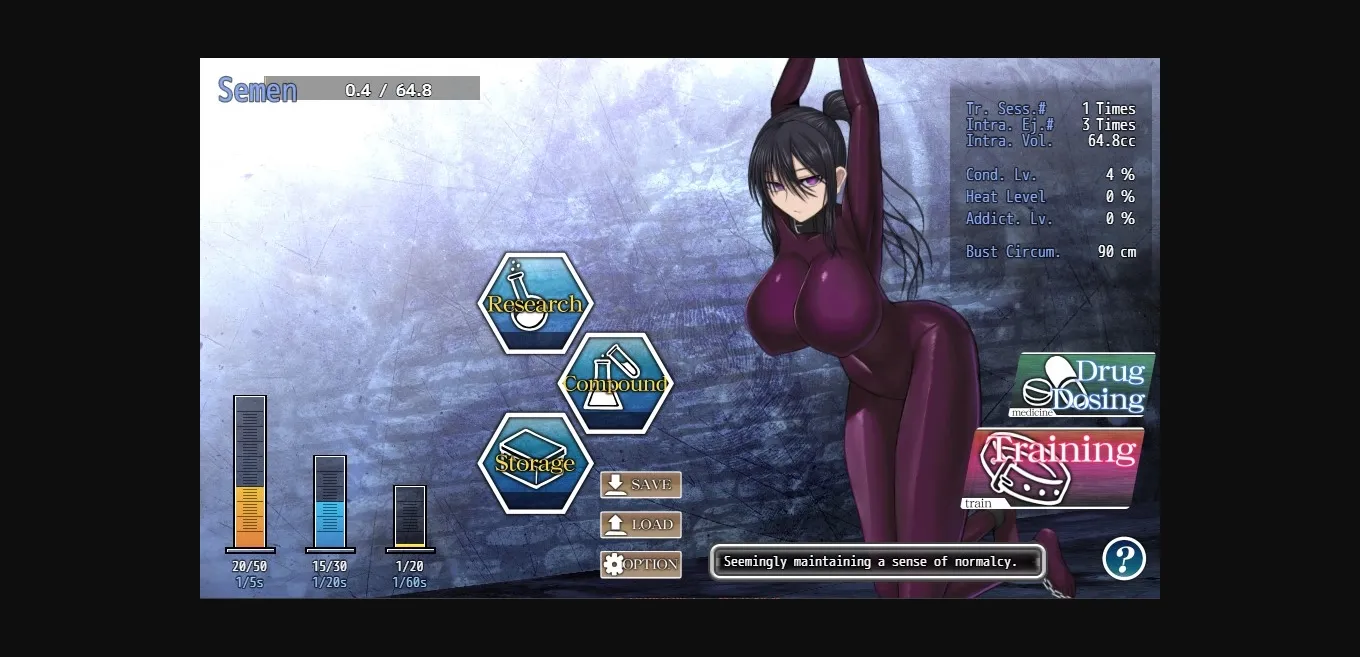Click the LOAD button
This screenshot has width=1360, height=657.
click(x=641, y=525)
